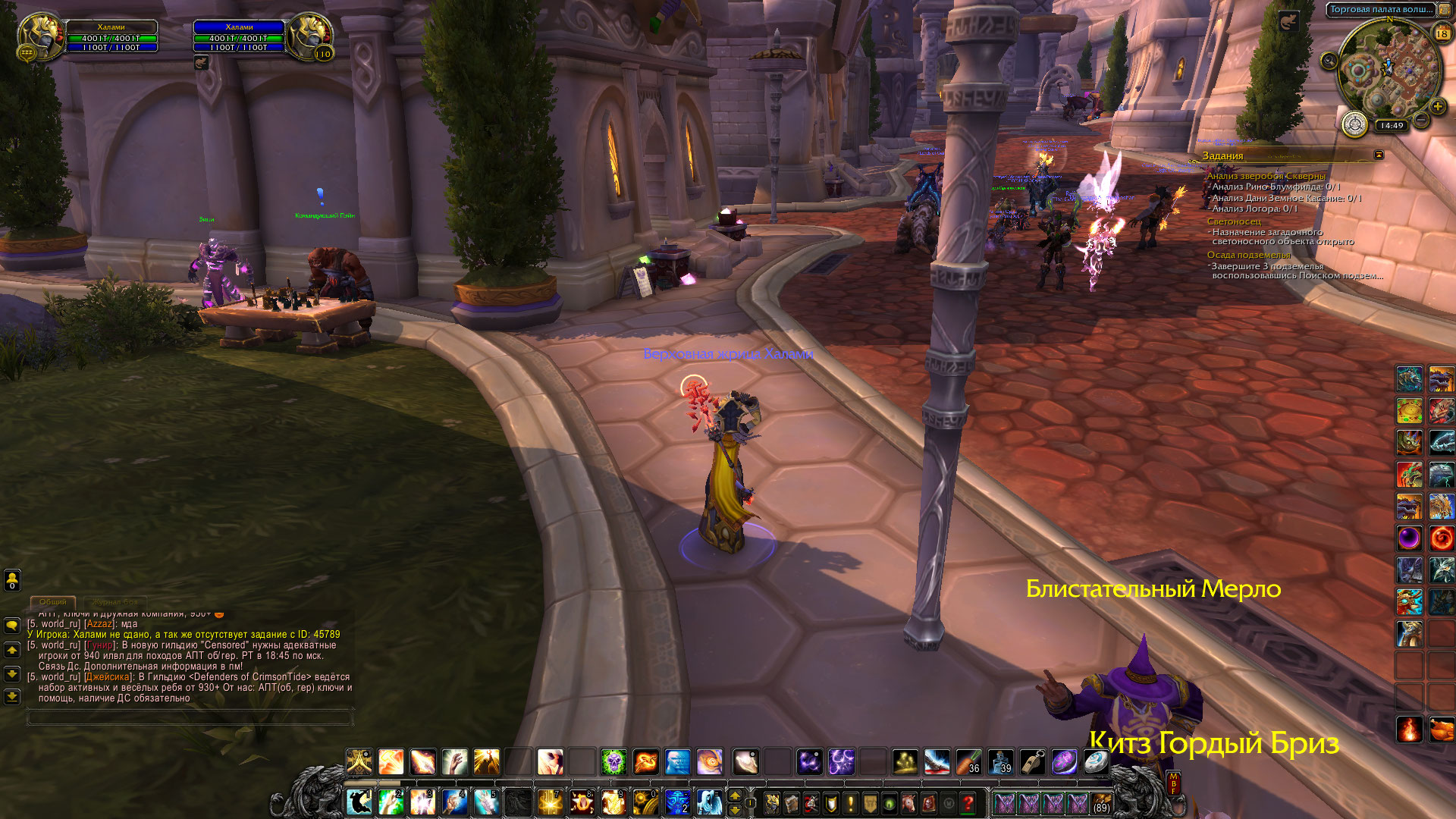Open the calendar icon showing 18
Image resolution: width=1456 pixels, height=819 pixels.
coord(1442,33)
